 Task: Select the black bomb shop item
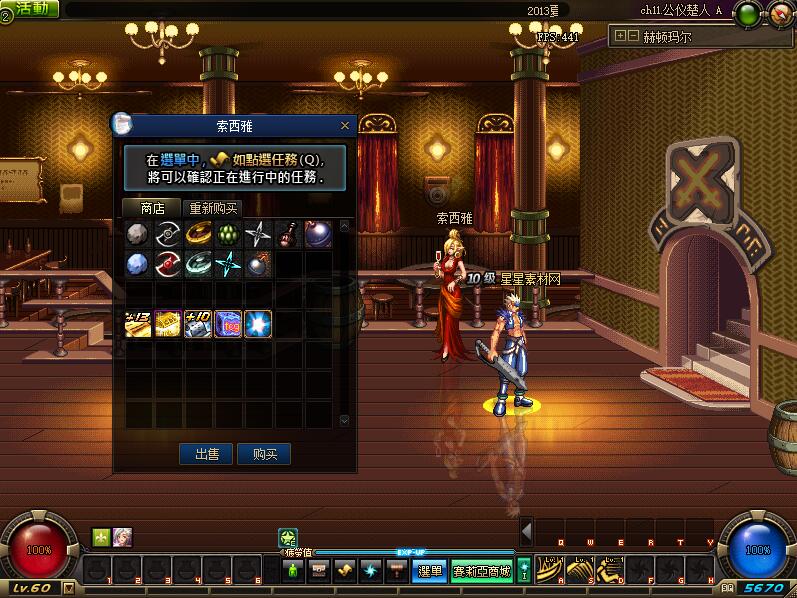coord(258,264)
